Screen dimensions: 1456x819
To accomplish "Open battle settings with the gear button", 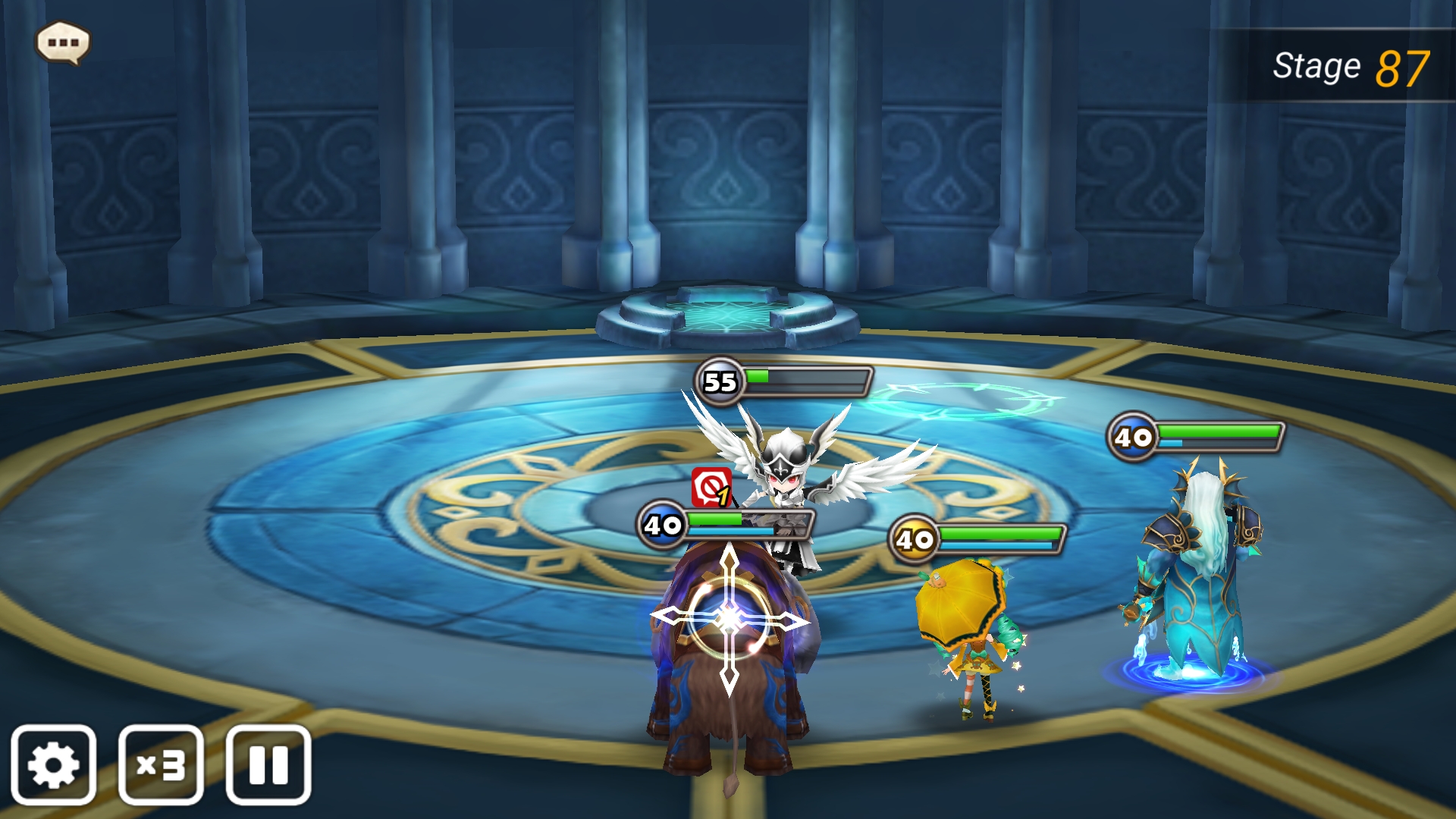I will tap(53, 764).
